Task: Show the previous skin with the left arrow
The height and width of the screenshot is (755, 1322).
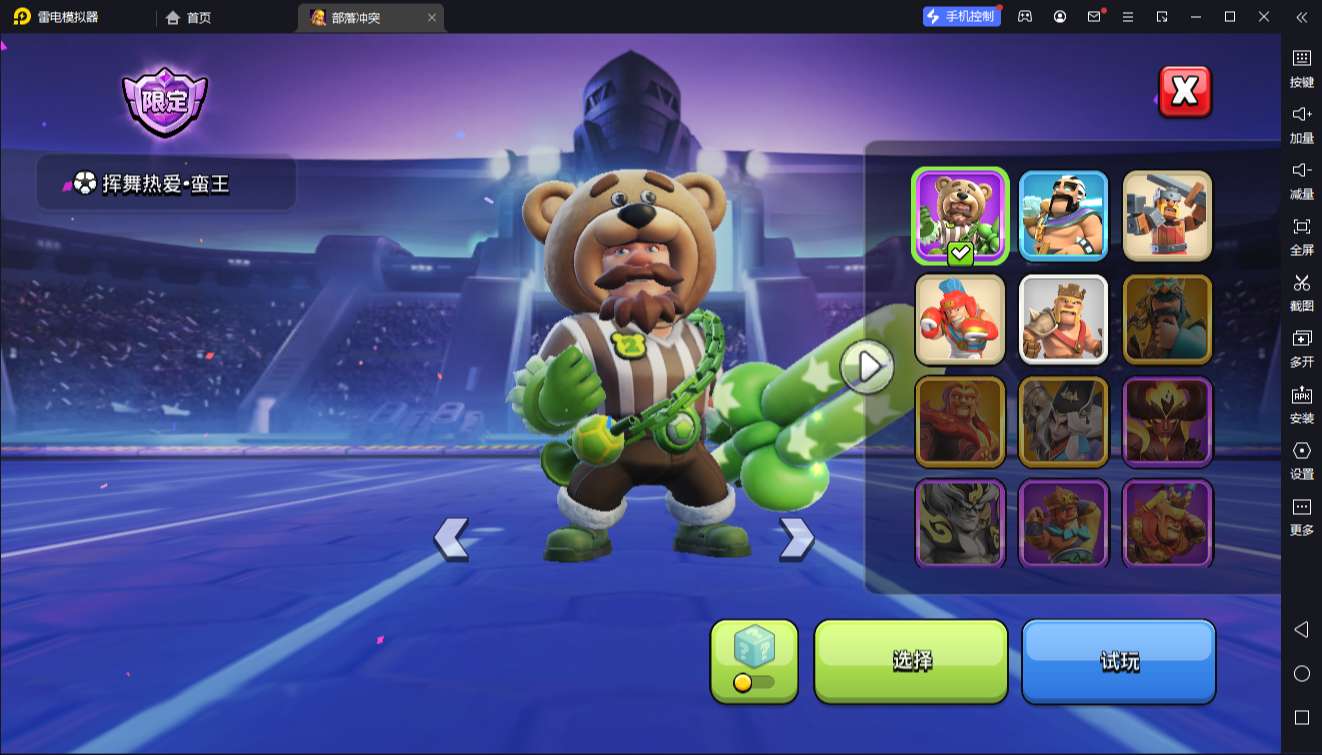Action: pyautogui.click(x=451, y=538)
